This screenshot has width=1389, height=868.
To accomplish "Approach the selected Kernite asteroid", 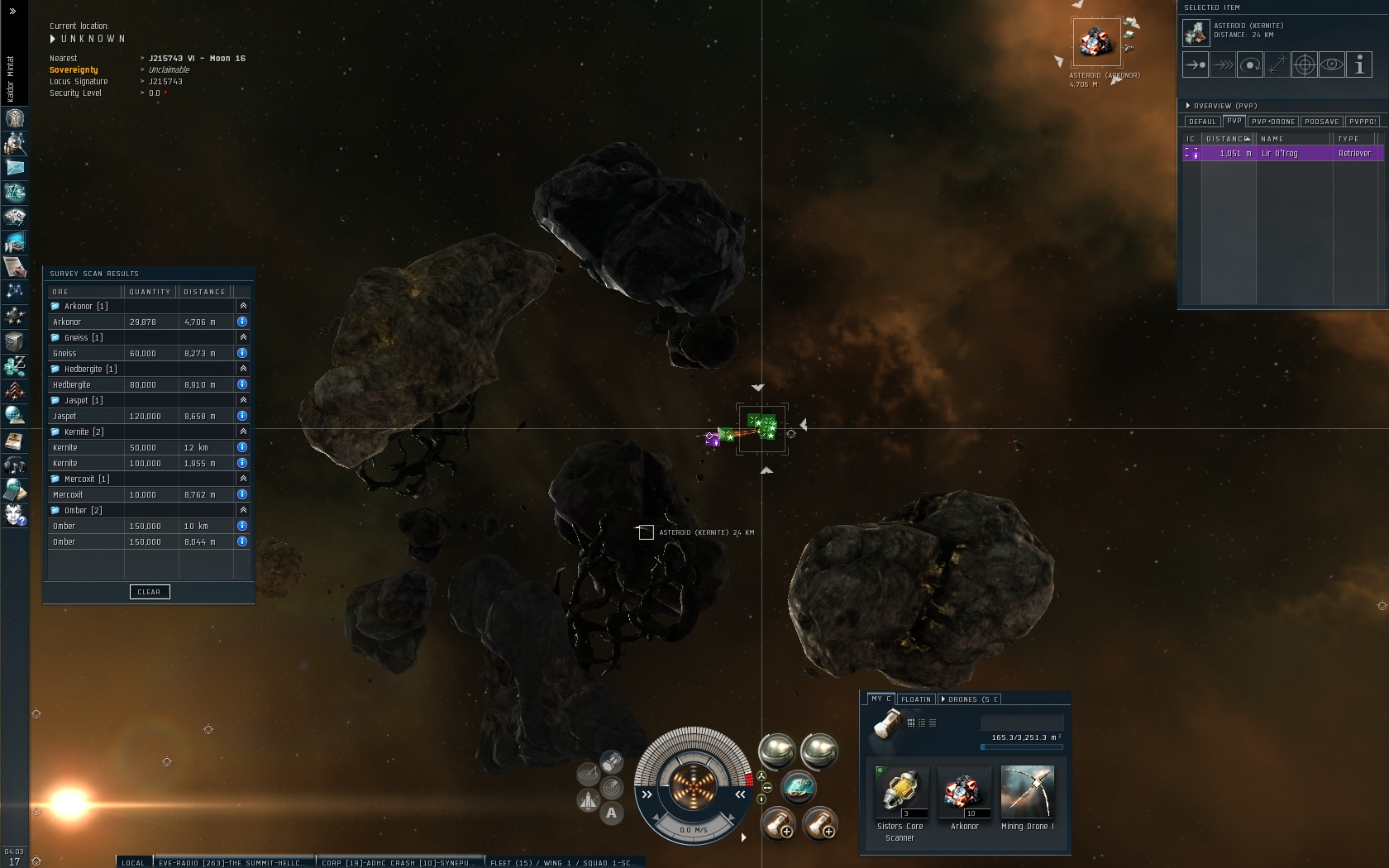I will coord(1196,64).
